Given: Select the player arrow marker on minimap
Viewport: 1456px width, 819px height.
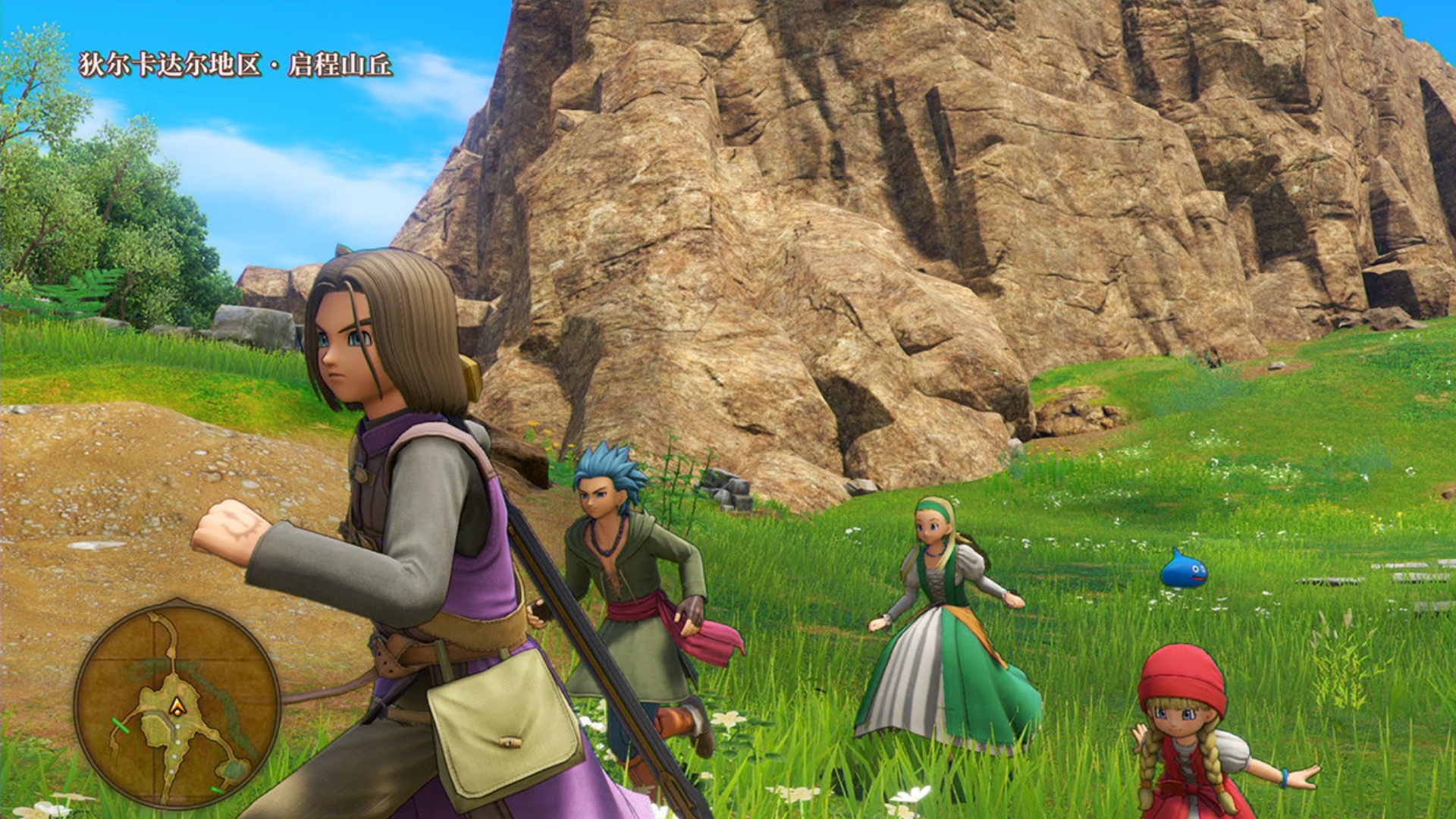Looking at the screenshot, I should tap(177, 707).
